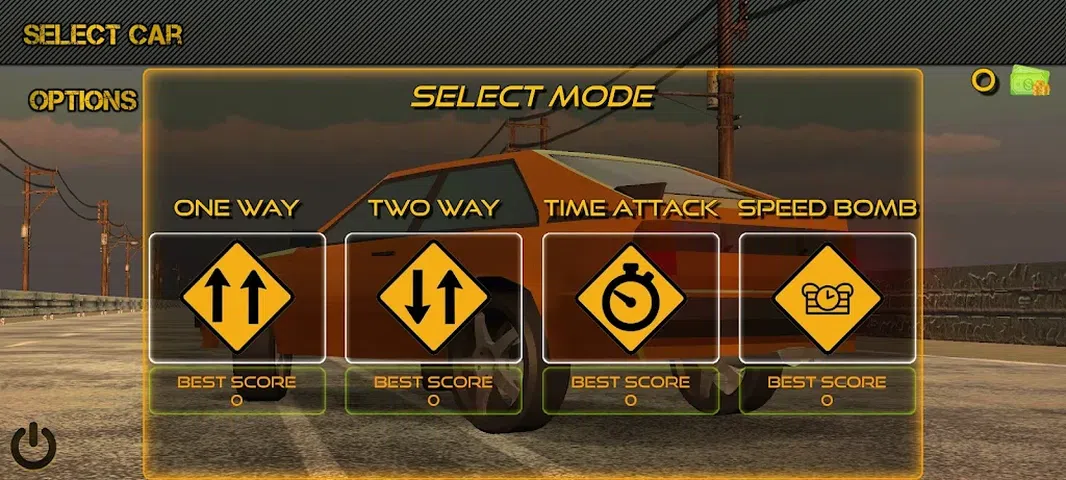The height and width of the screenshot is (480, 1066).
Task: Click the power quit button
Action: click(34, 446)
